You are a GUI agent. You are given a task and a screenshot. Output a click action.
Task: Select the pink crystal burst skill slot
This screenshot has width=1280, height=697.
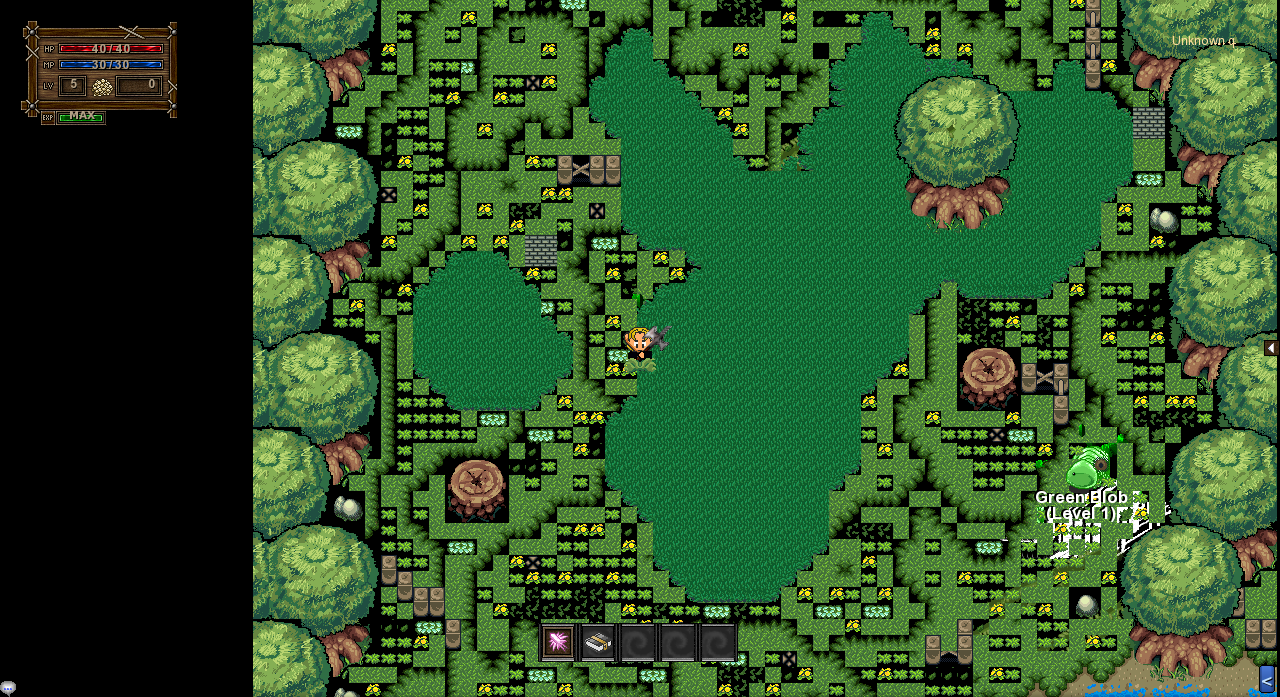[558, 642]
